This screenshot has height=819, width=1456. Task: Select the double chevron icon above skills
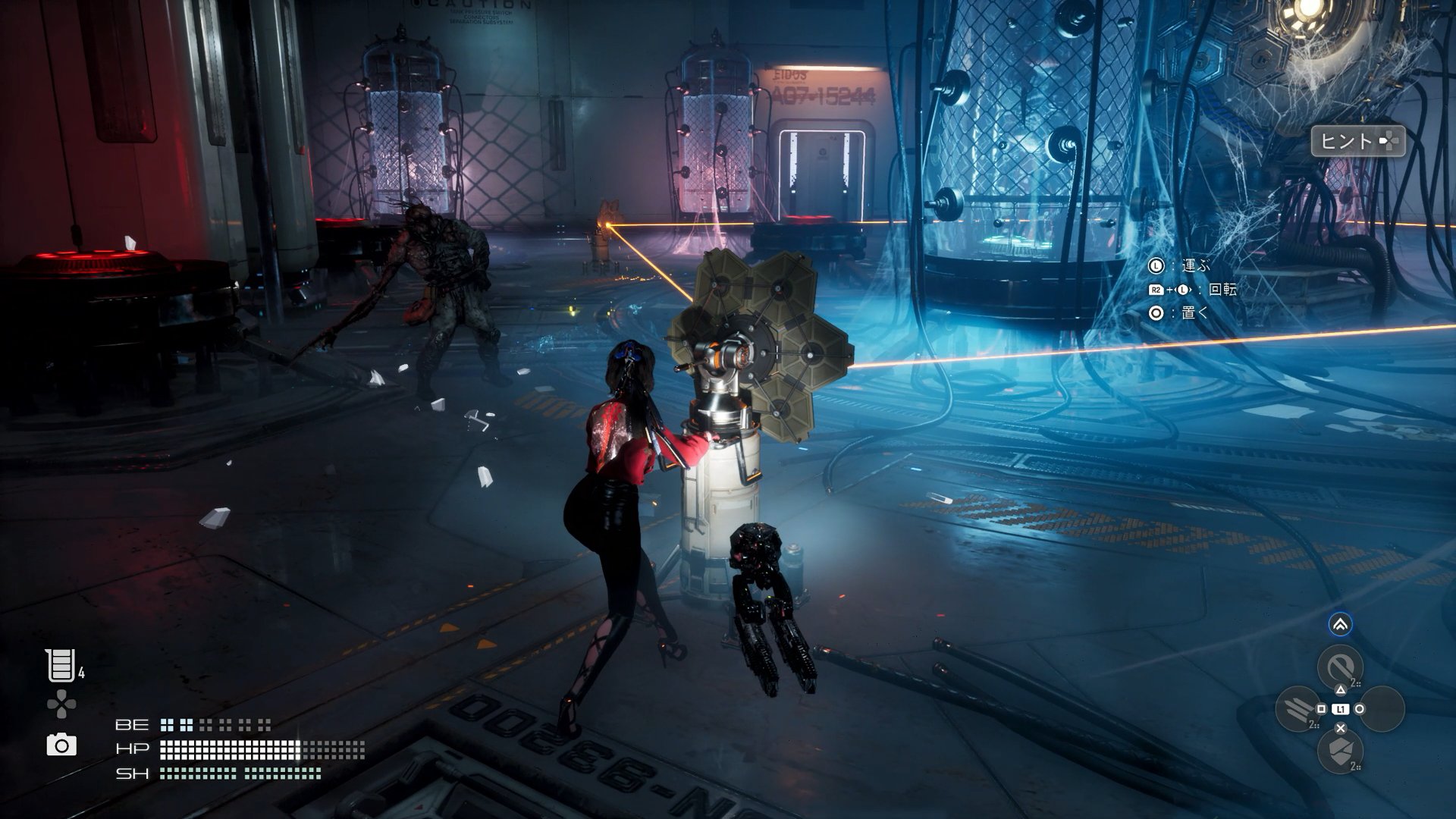click(1340, 625)
